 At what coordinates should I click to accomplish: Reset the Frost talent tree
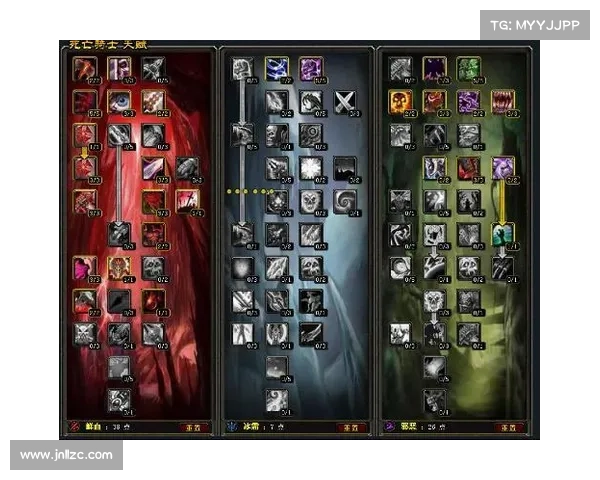click(x=350, y=426)
